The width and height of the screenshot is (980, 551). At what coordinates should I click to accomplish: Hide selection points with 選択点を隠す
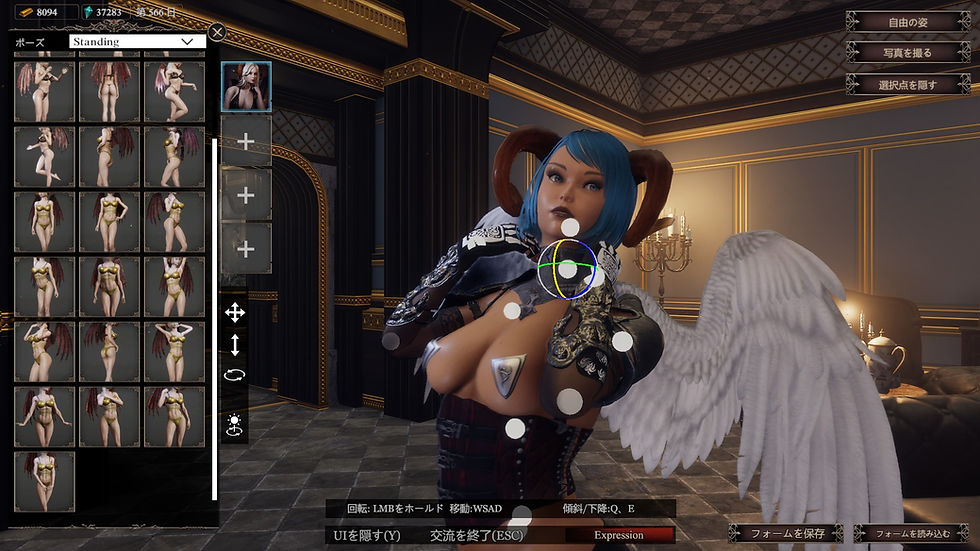908,85
